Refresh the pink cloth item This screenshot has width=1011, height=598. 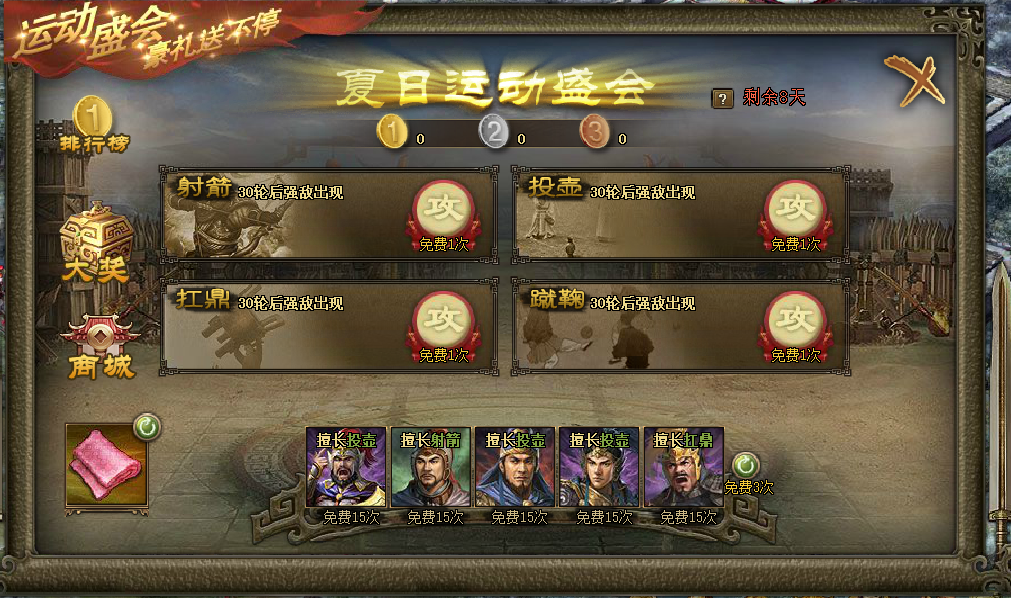(147, 428)
